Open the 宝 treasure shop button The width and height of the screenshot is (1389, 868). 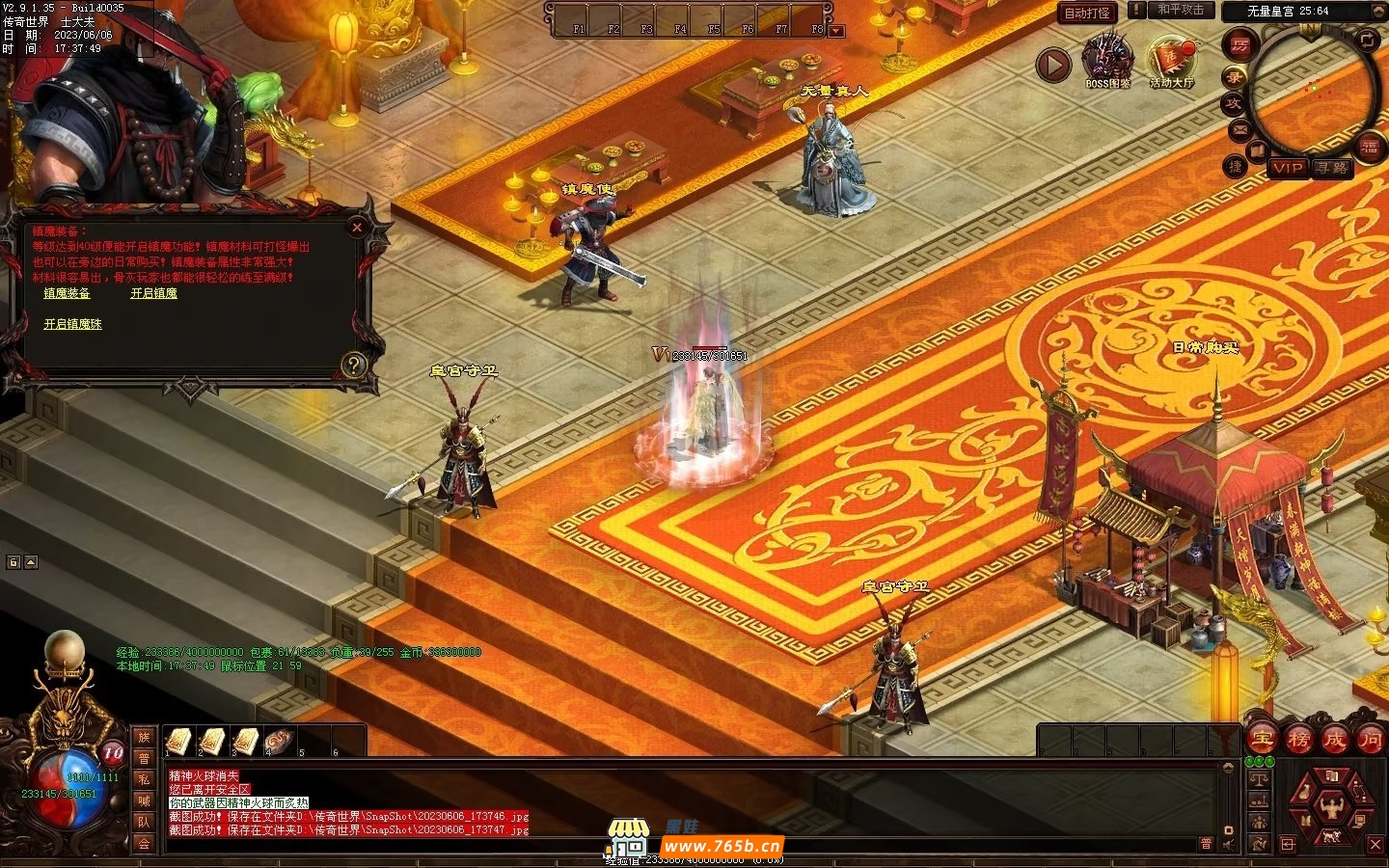click(1262, 740)
